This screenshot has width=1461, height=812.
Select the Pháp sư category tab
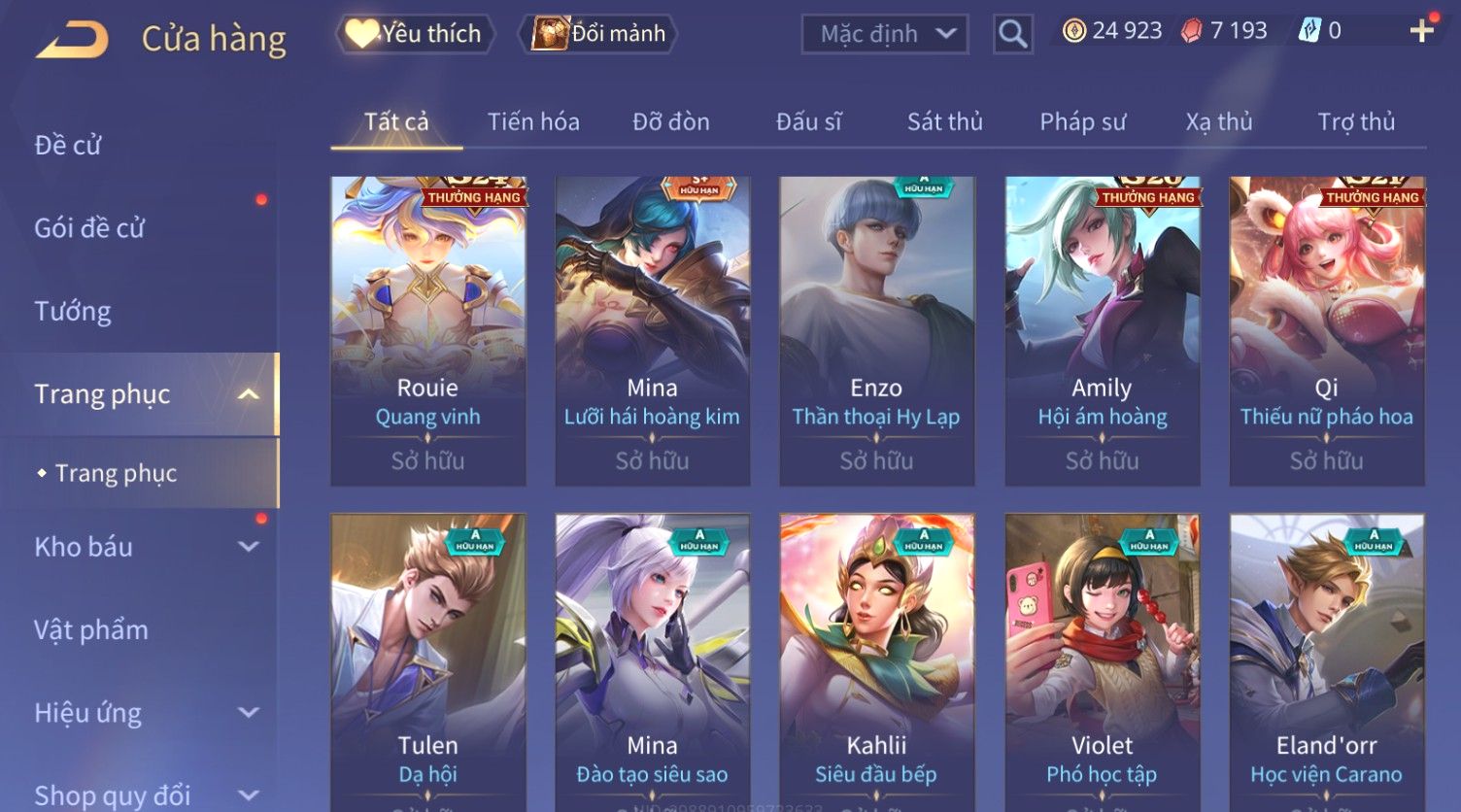coord(1082,122)
